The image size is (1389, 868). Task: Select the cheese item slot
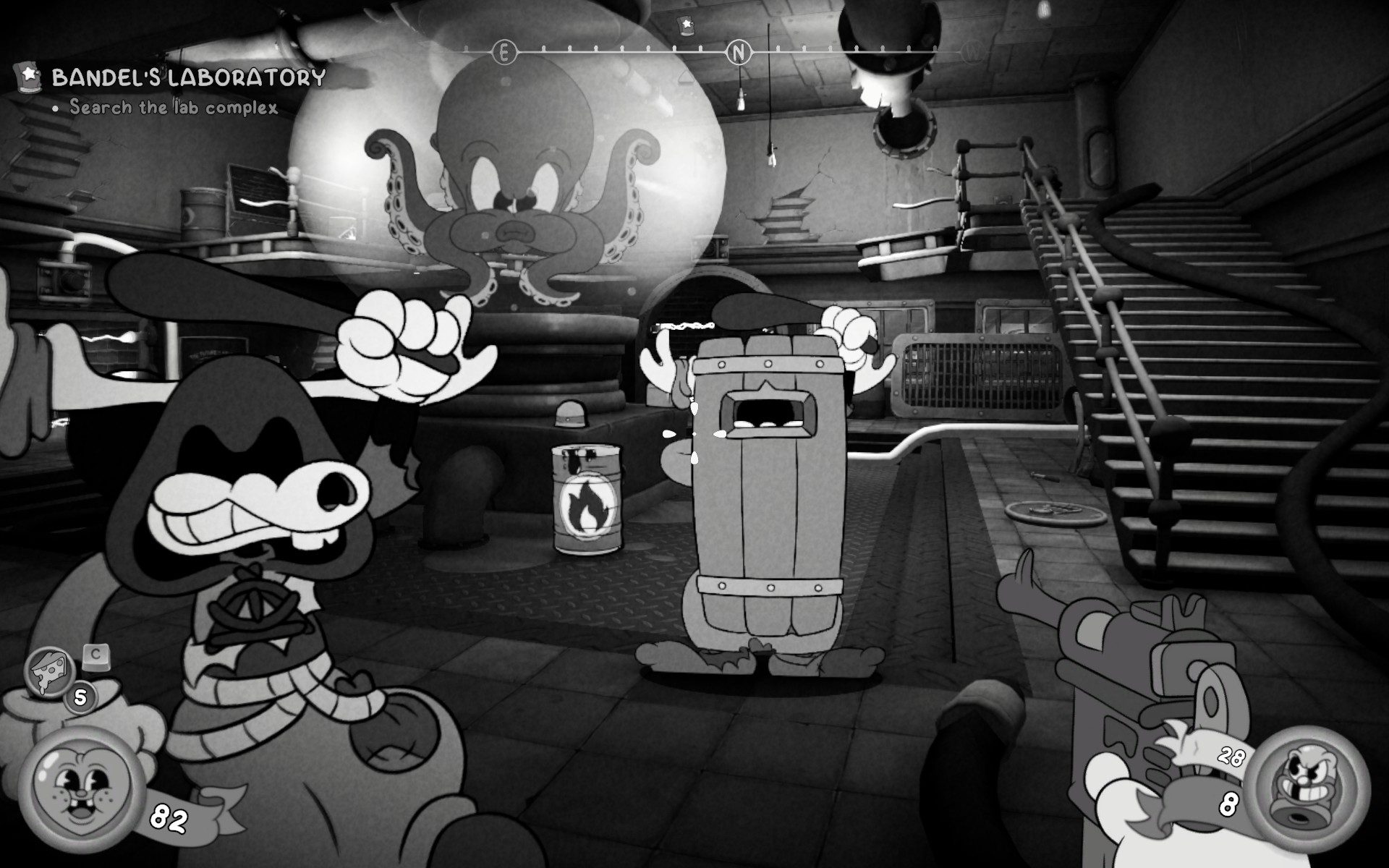(x=49, y=671)
